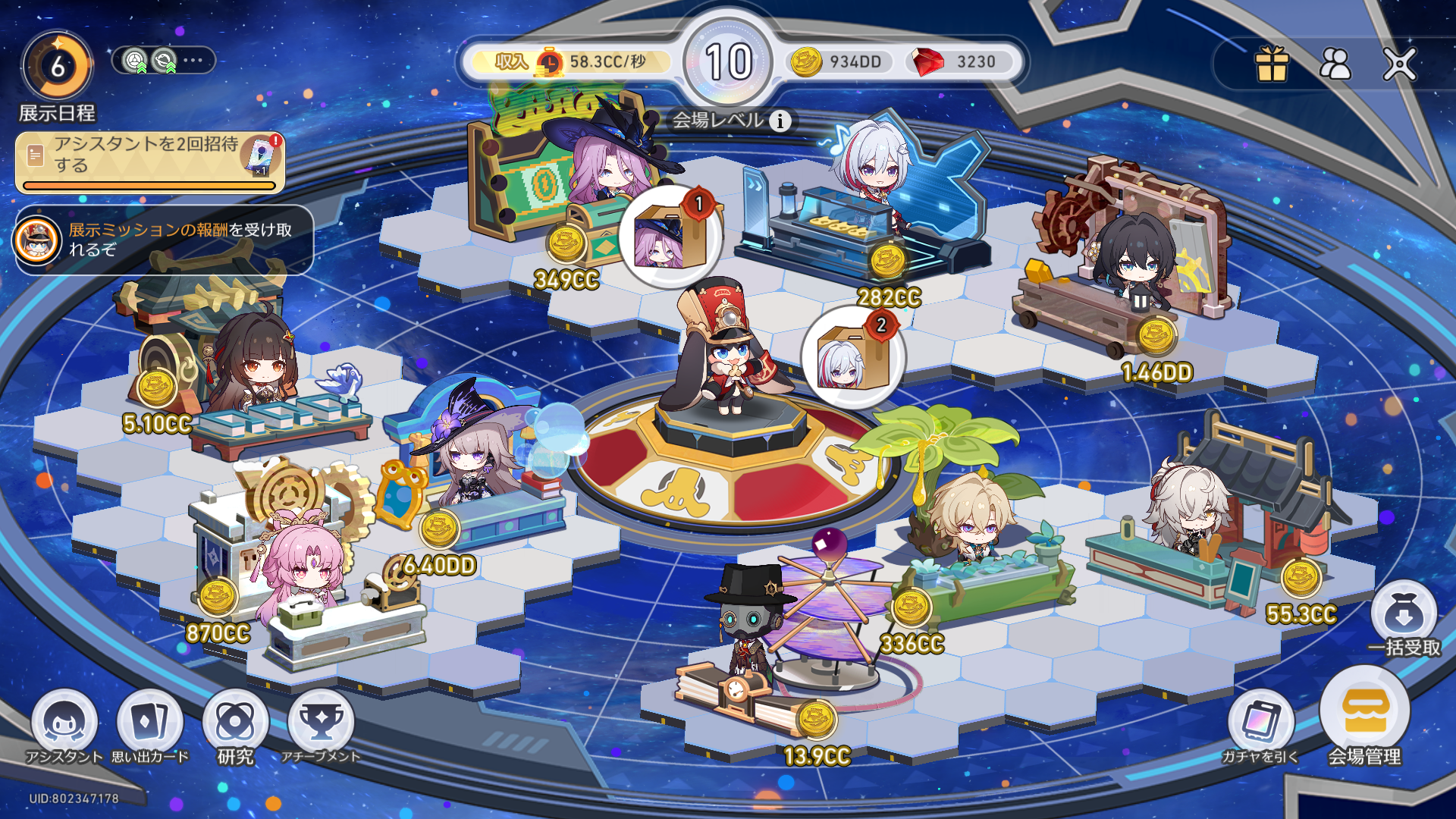The image size is (1456, 819).
Task: Tap ガチャを引く gacha button
Action: (1260, 723)
